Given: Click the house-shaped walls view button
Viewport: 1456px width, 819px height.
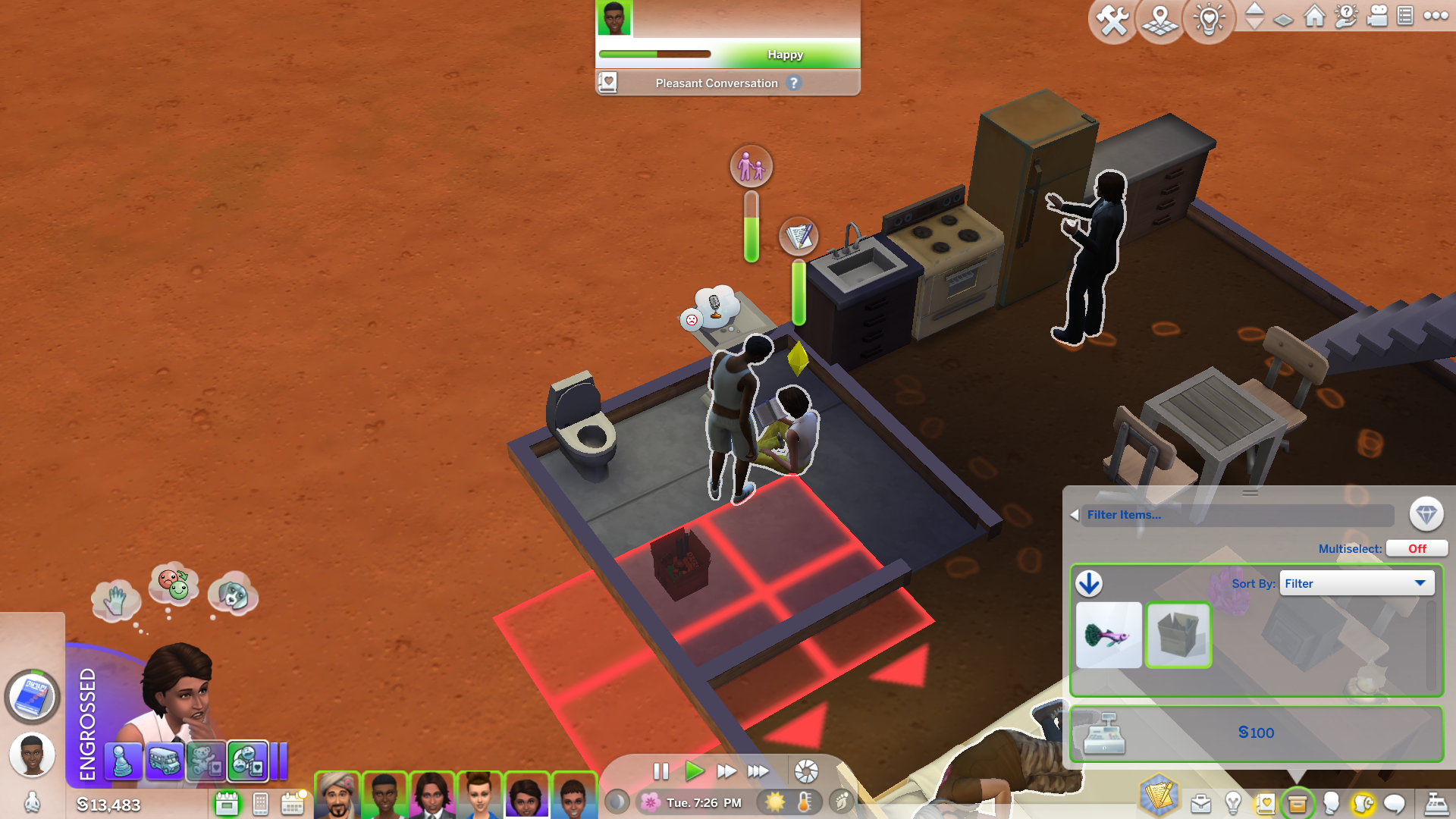Looking at the screenshot, I should pyautogui.click(x=1314, y=16).
